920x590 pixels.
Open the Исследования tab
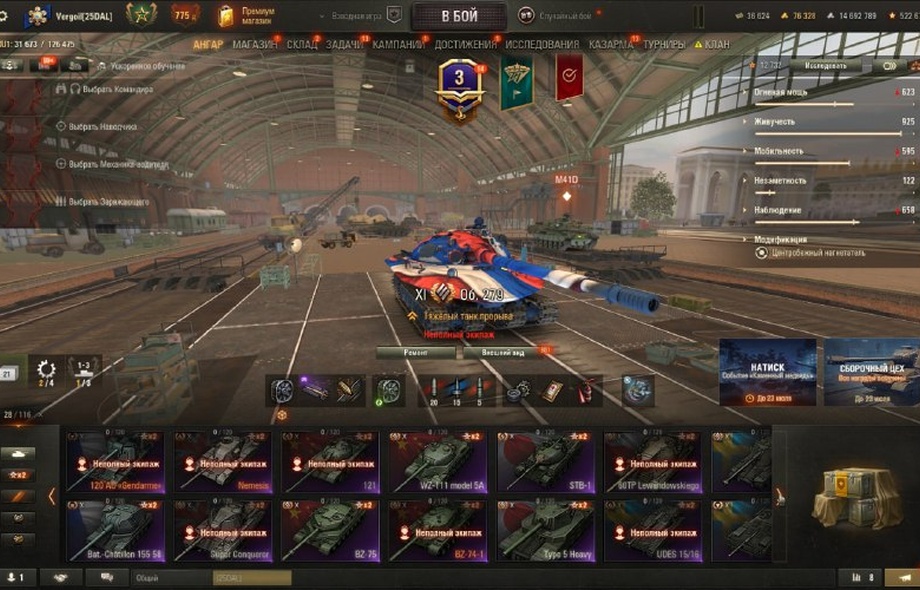tap(542, 45)
